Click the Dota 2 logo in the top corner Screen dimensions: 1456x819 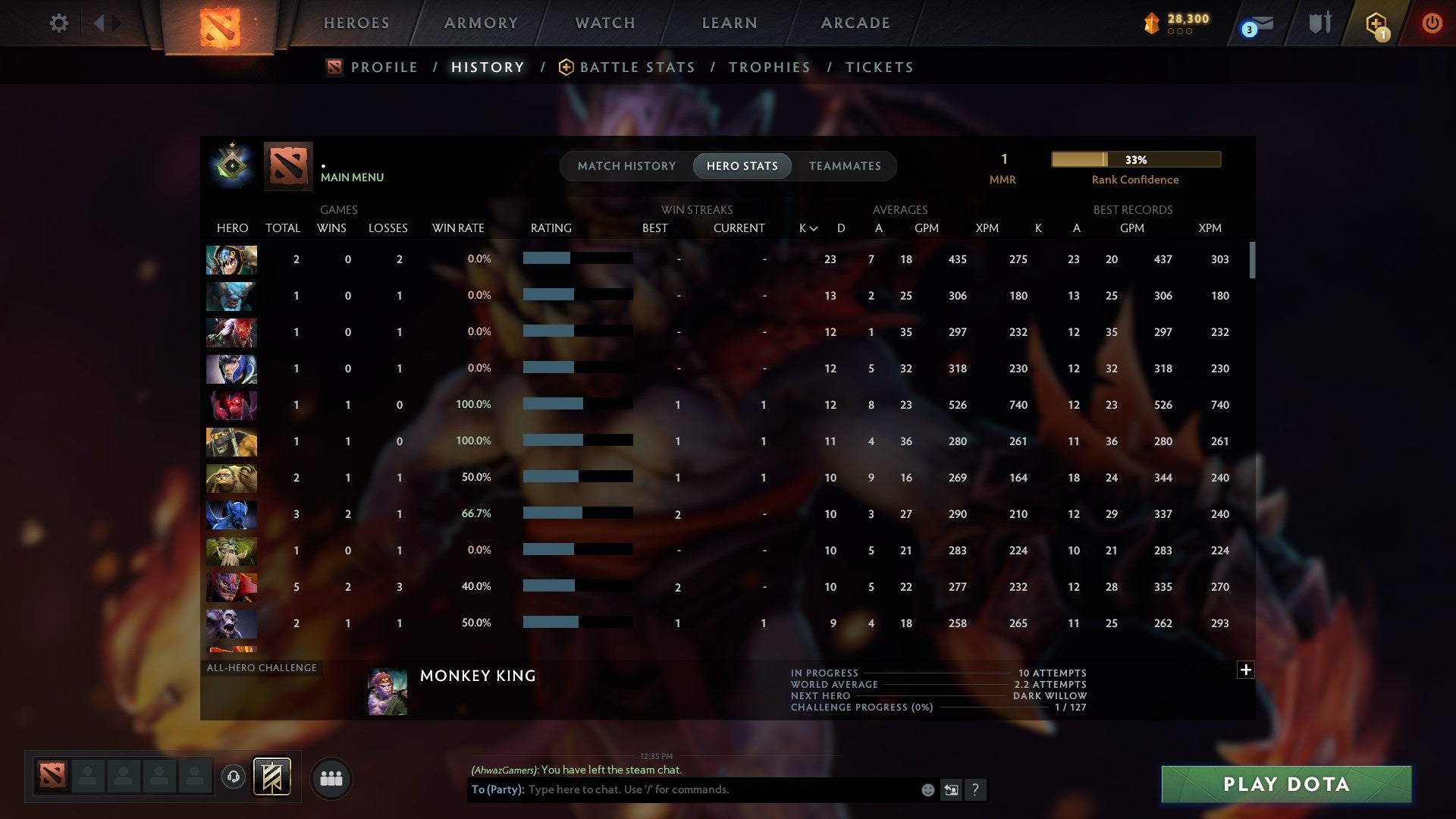point(220,25)
